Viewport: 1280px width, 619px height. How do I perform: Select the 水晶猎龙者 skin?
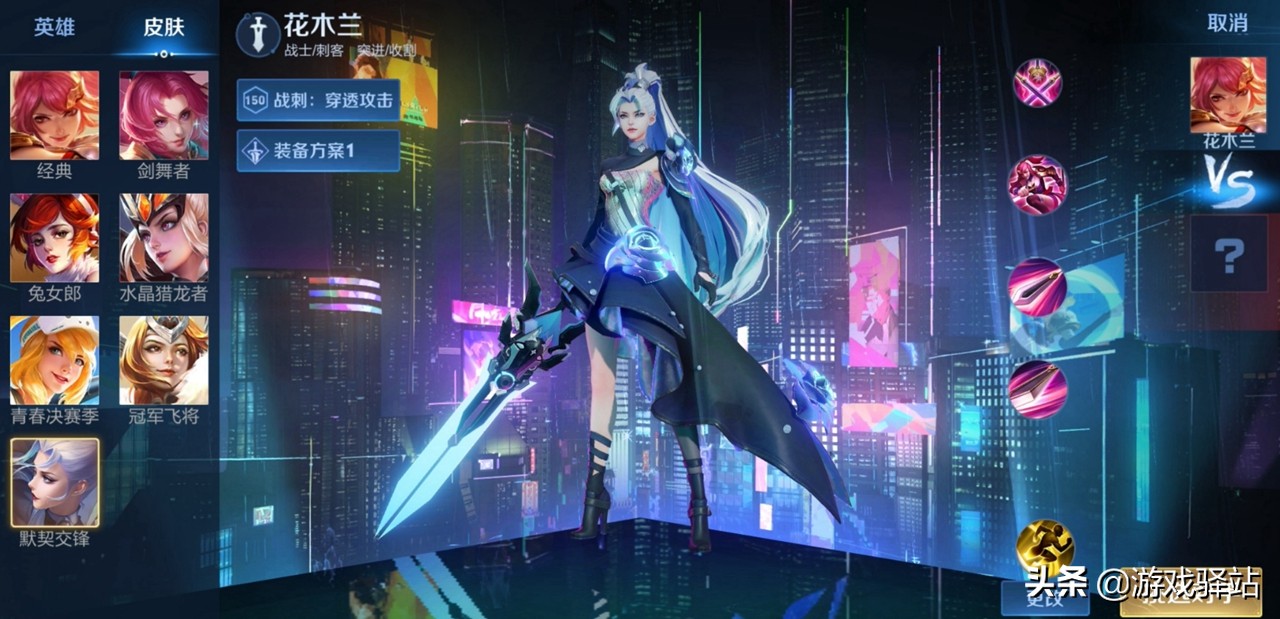[x=164, y=238]
